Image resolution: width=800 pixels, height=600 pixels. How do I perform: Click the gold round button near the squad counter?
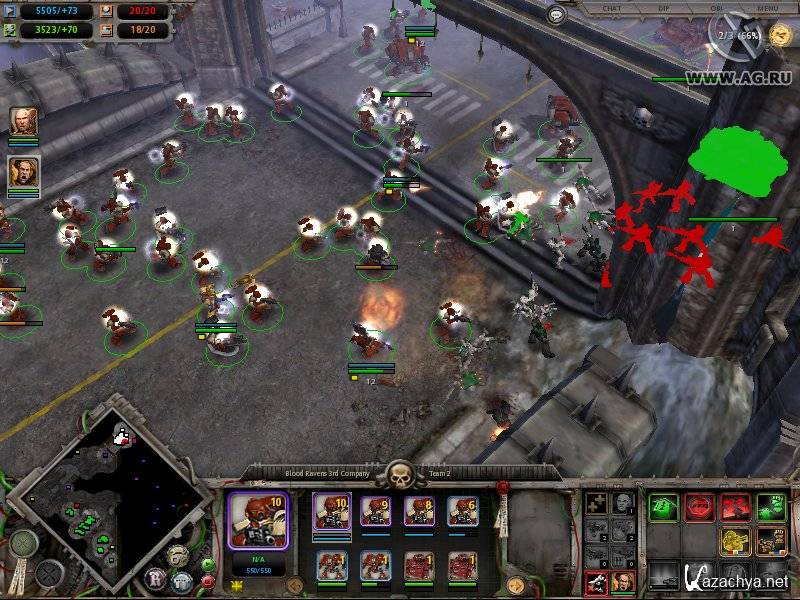[x=295, y=585]
